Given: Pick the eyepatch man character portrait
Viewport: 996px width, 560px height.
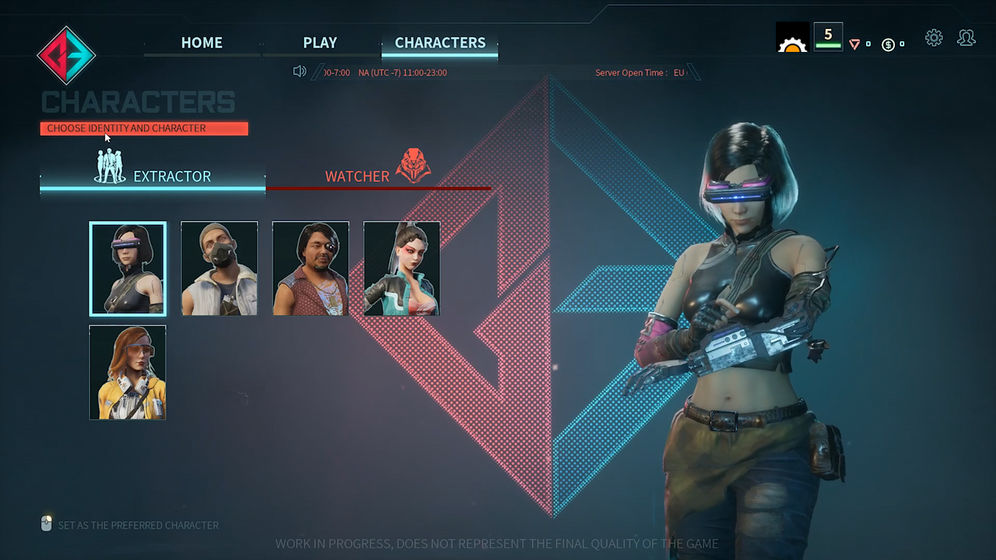Looking at the screenshot, I should coord(310,269).
